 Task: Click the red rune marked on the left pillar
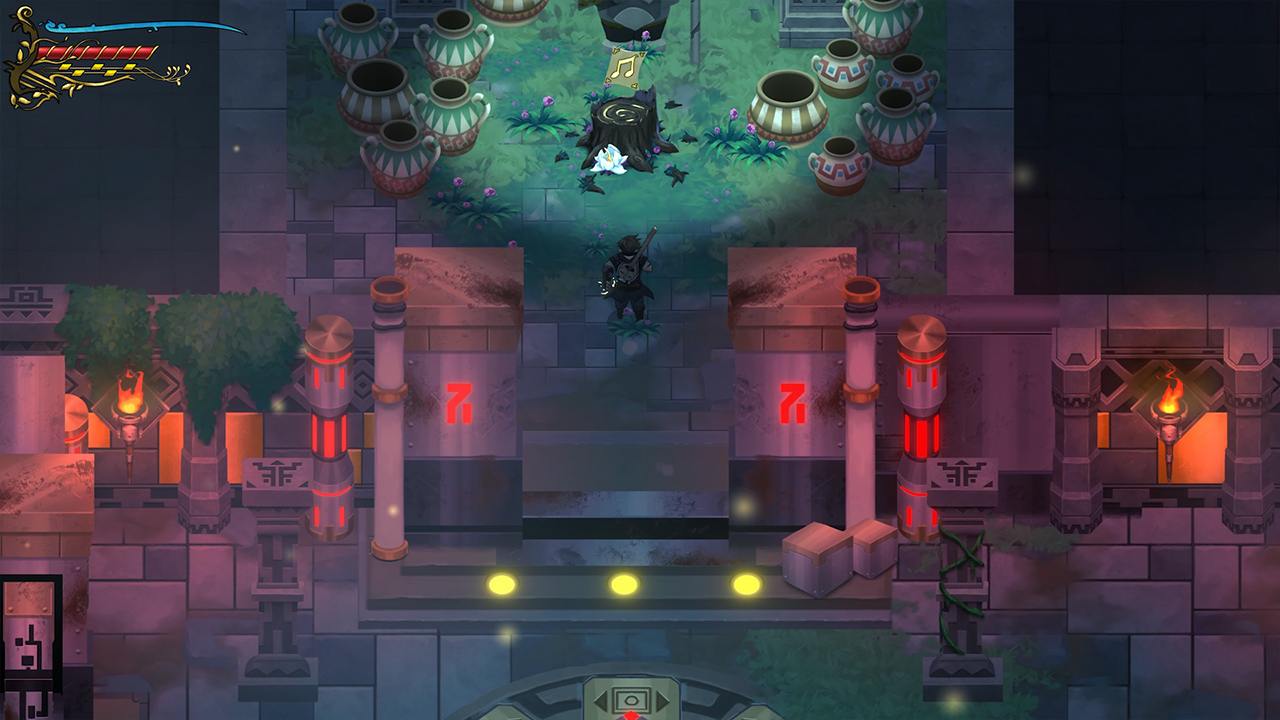[459, 402]
